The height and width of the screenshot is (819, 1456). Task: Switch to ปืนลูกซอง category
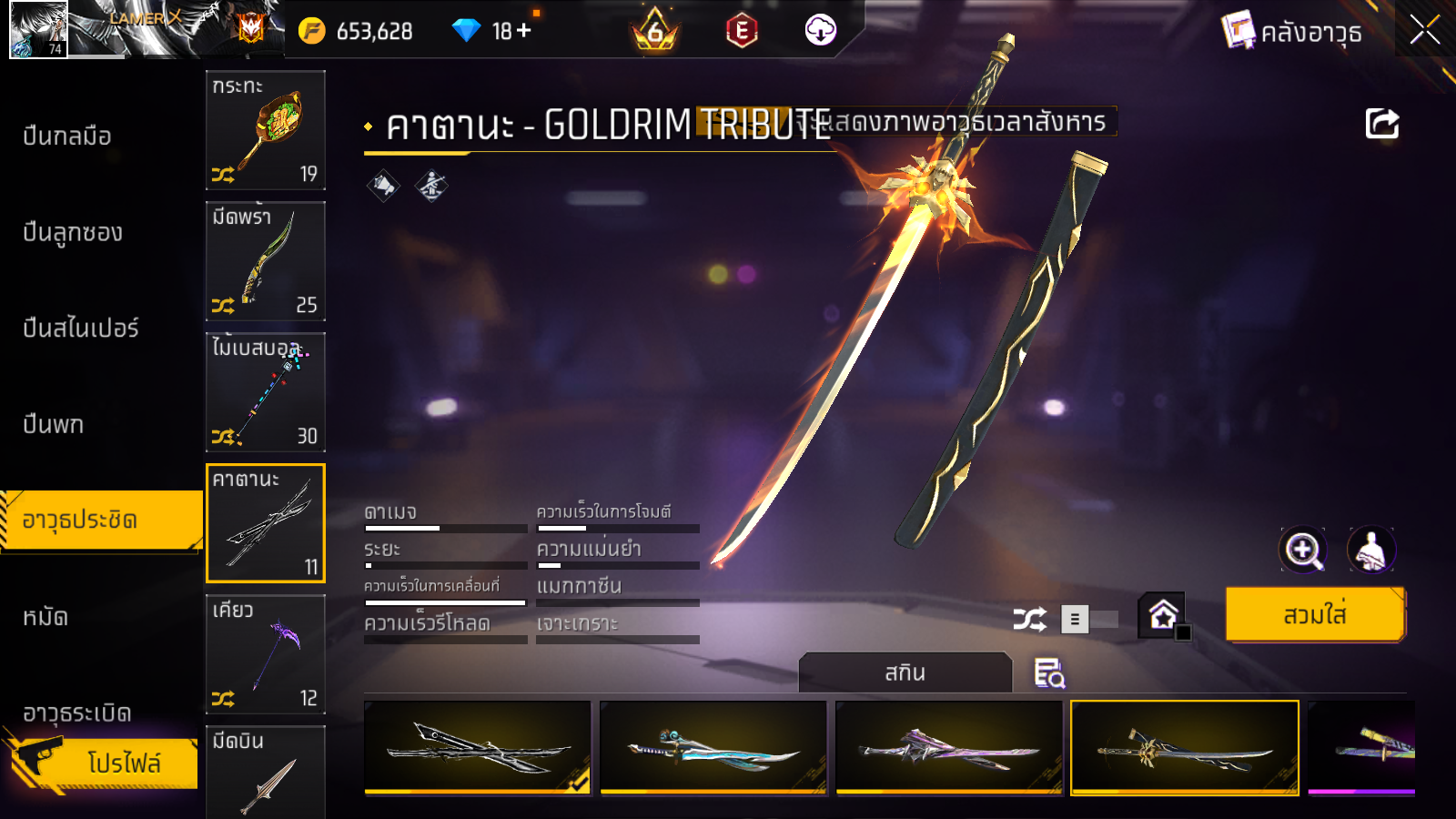click(x=73, y=233)
